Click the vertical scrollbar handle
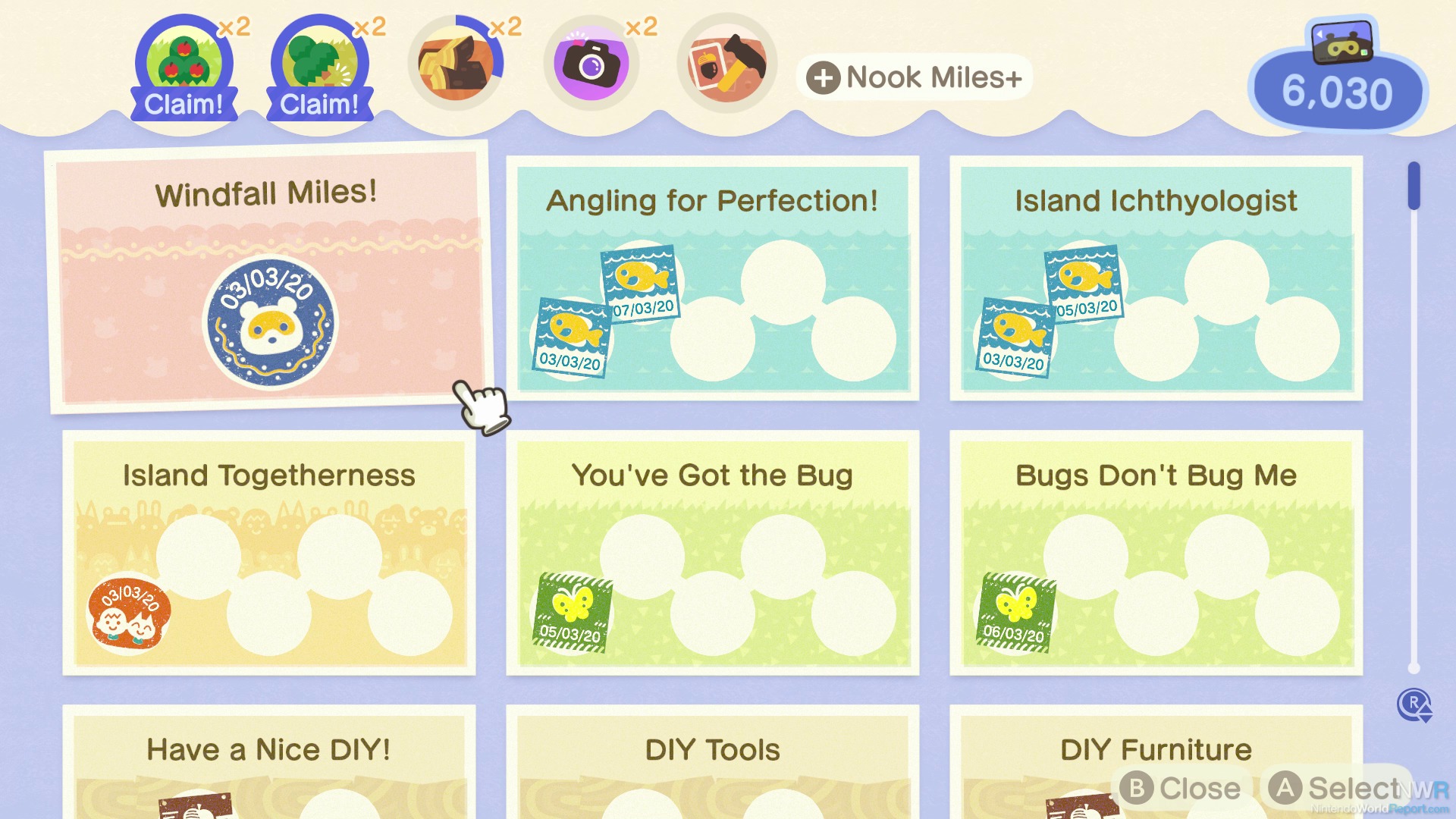Screen dimensions: 1456x819 pyautogui.click(x=1414, y=186)
